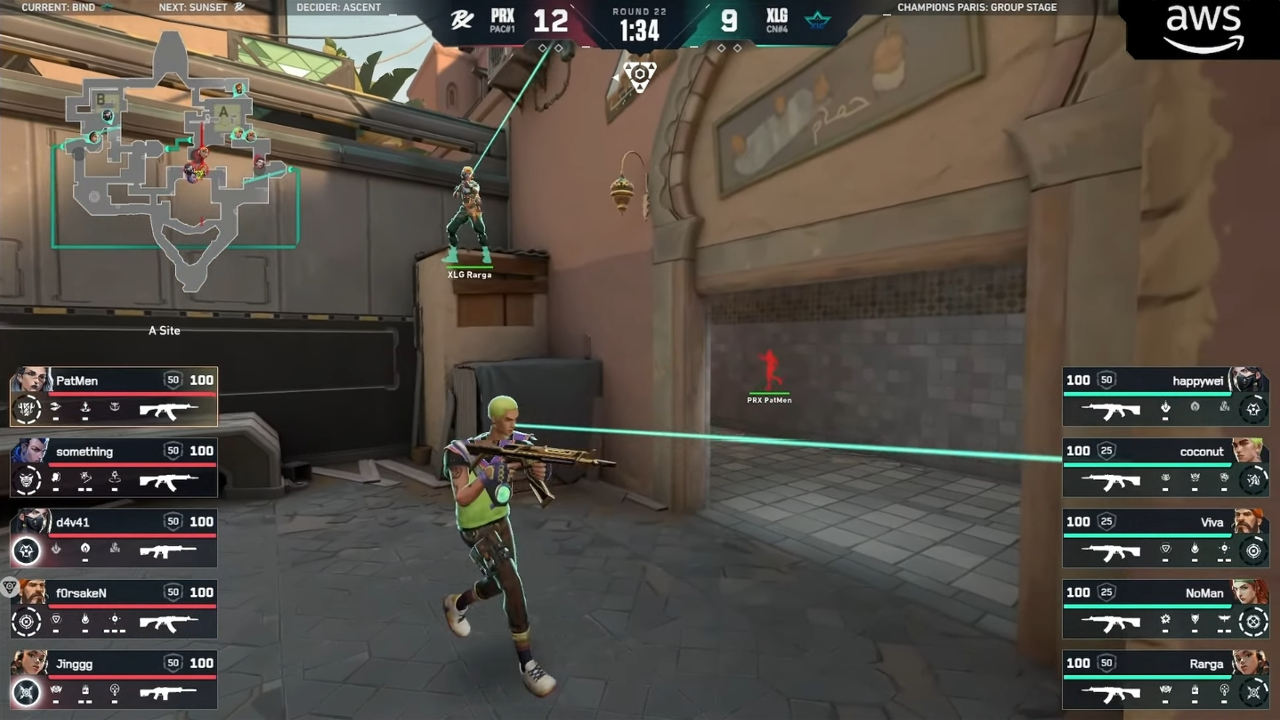Select Viva's player card

1165,538
